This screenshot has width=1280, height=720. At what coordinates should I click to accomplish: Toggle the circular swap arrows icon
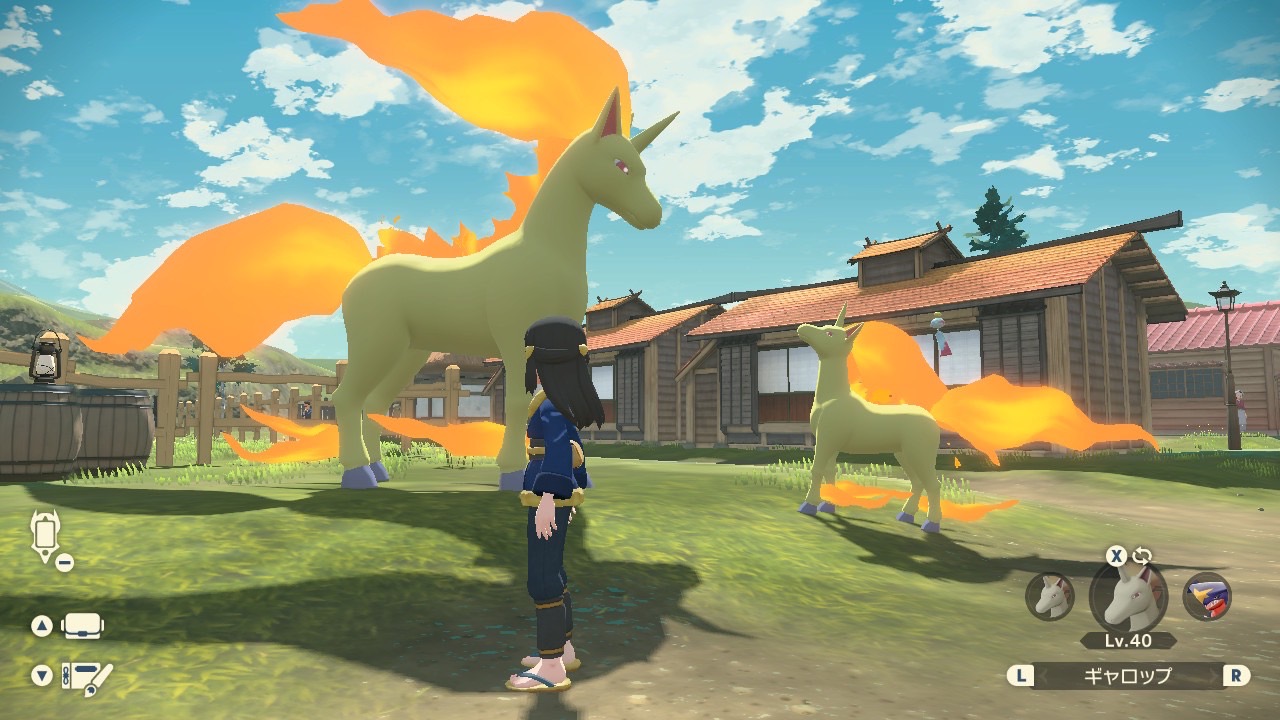point(1142,556)
